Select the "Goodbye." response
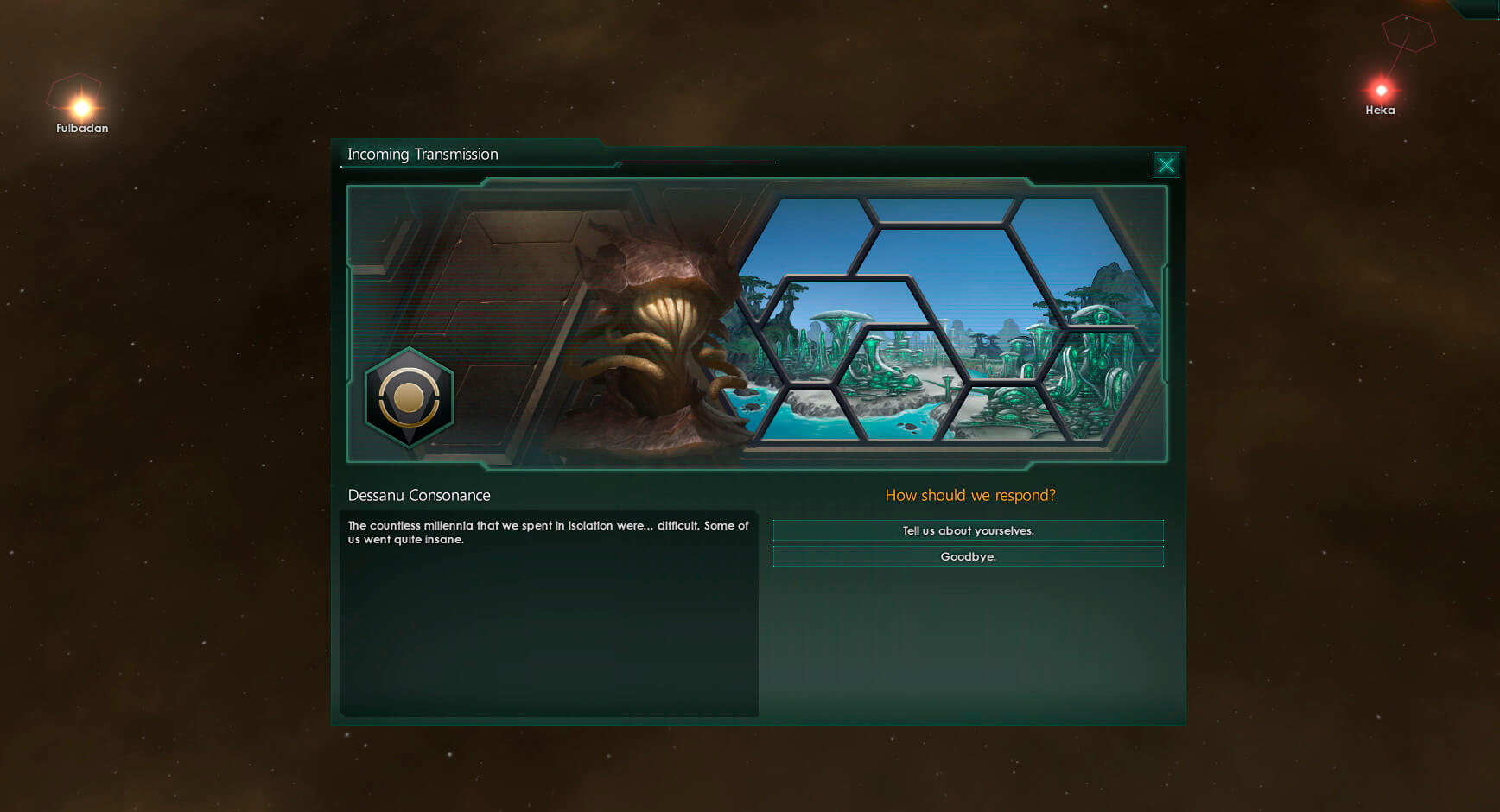Viewport: 1500px width, 812px height. (x=968, y=556)
